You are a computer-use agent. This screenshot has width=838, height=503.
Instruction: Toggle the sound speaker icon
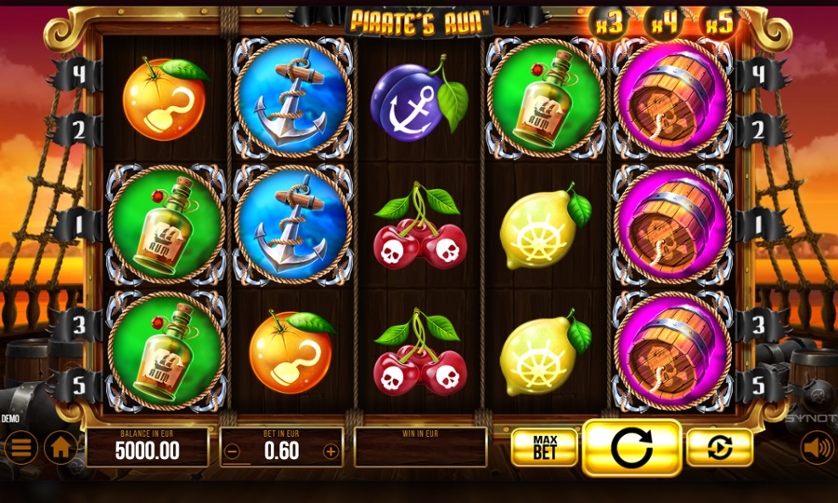click(x=818, y=447)
